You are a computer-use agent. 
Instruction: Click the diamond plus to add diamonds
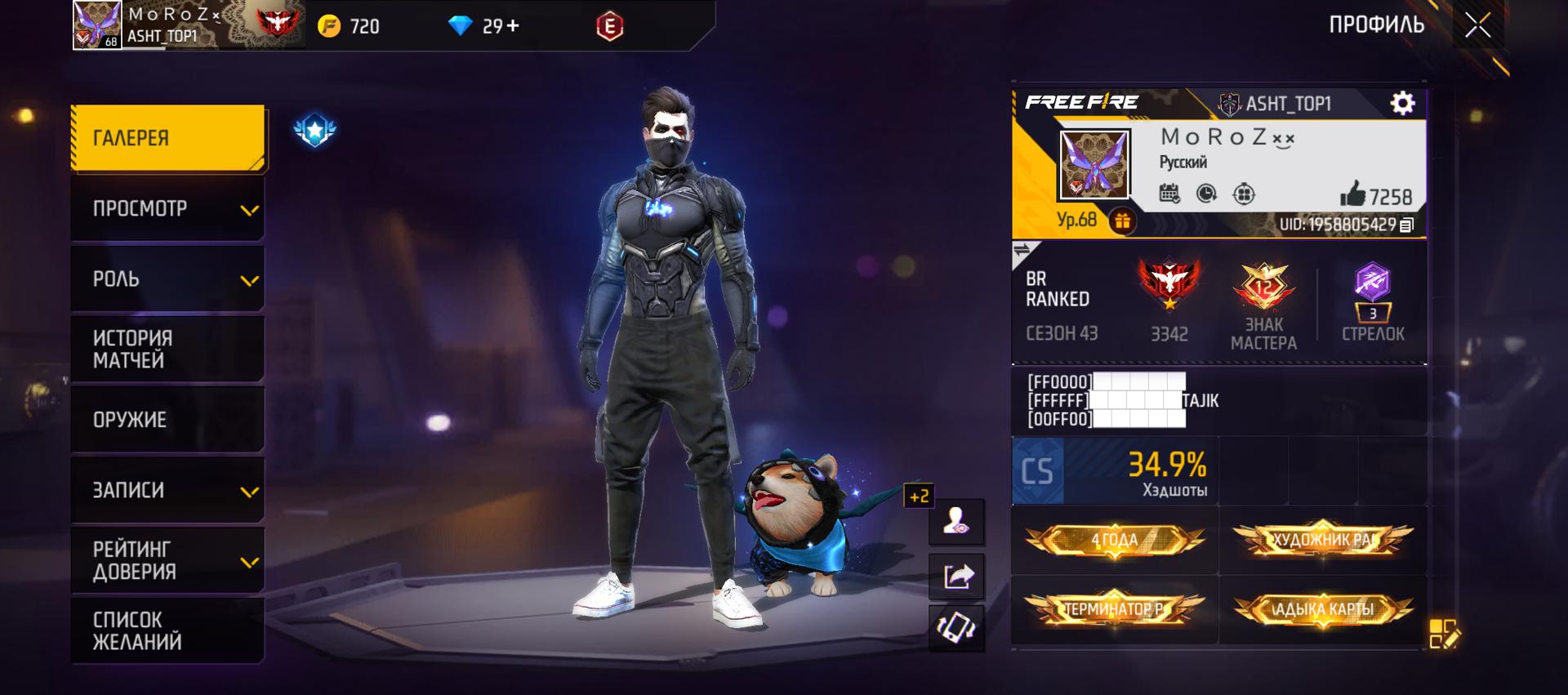(513, 26)
